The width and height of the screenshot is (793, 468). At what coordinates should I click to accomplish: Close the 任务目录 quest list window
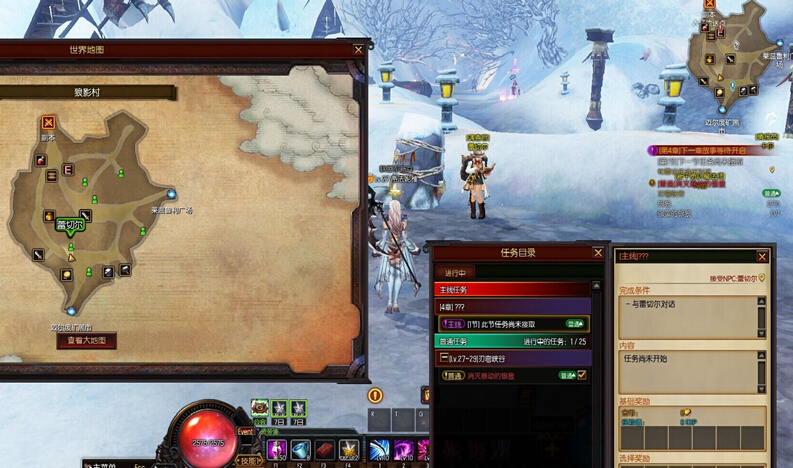pos(600,253)
